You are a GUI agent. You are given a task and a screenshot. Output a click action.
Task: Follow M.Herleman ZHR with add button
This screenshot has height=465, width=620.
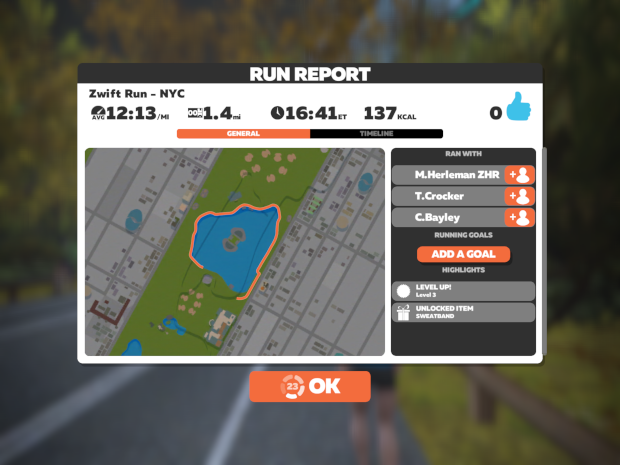pos(520,175)
